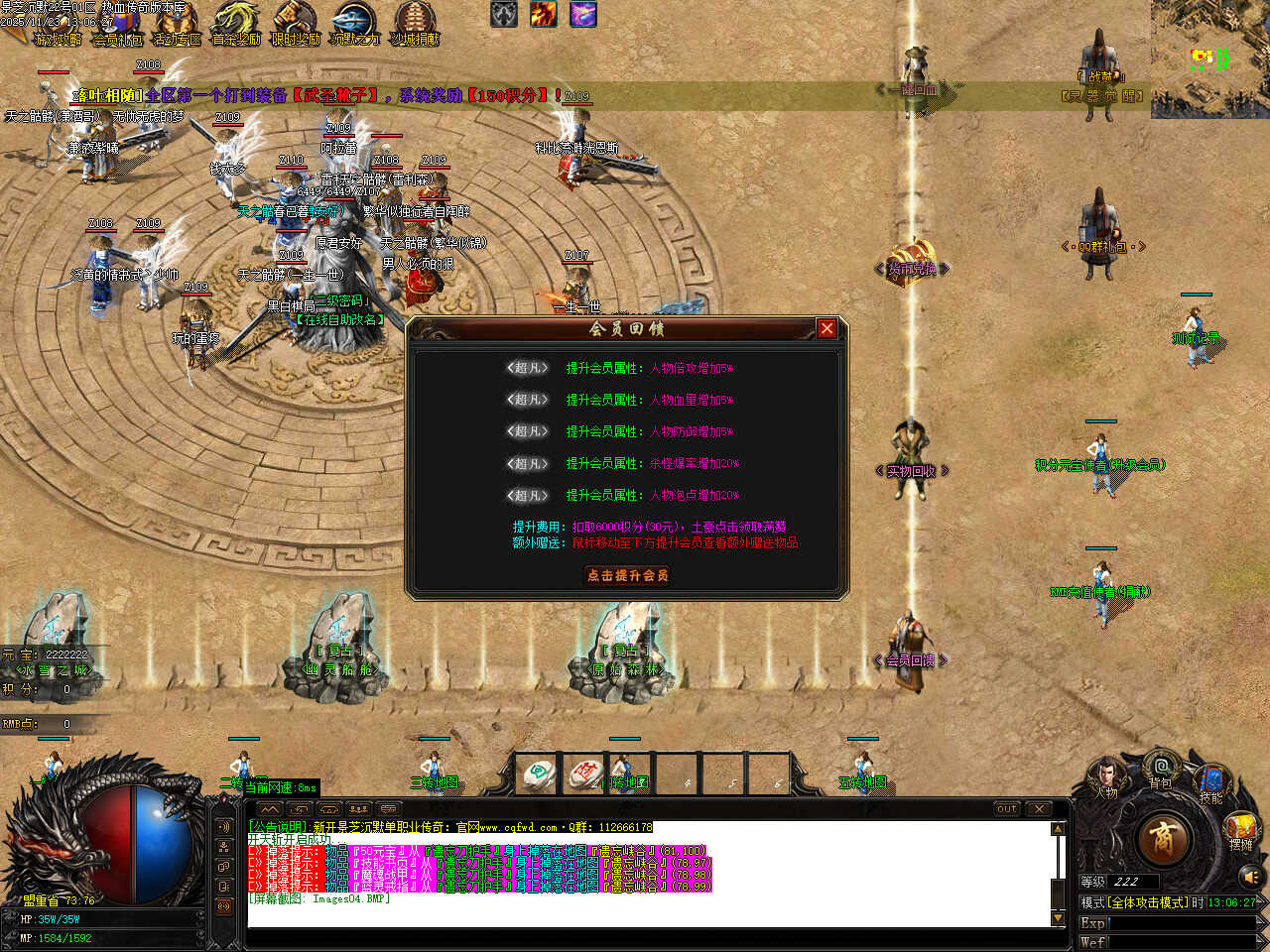
Task: Open the 沙城捐献 pagoda icon
Action: point(415,24)
